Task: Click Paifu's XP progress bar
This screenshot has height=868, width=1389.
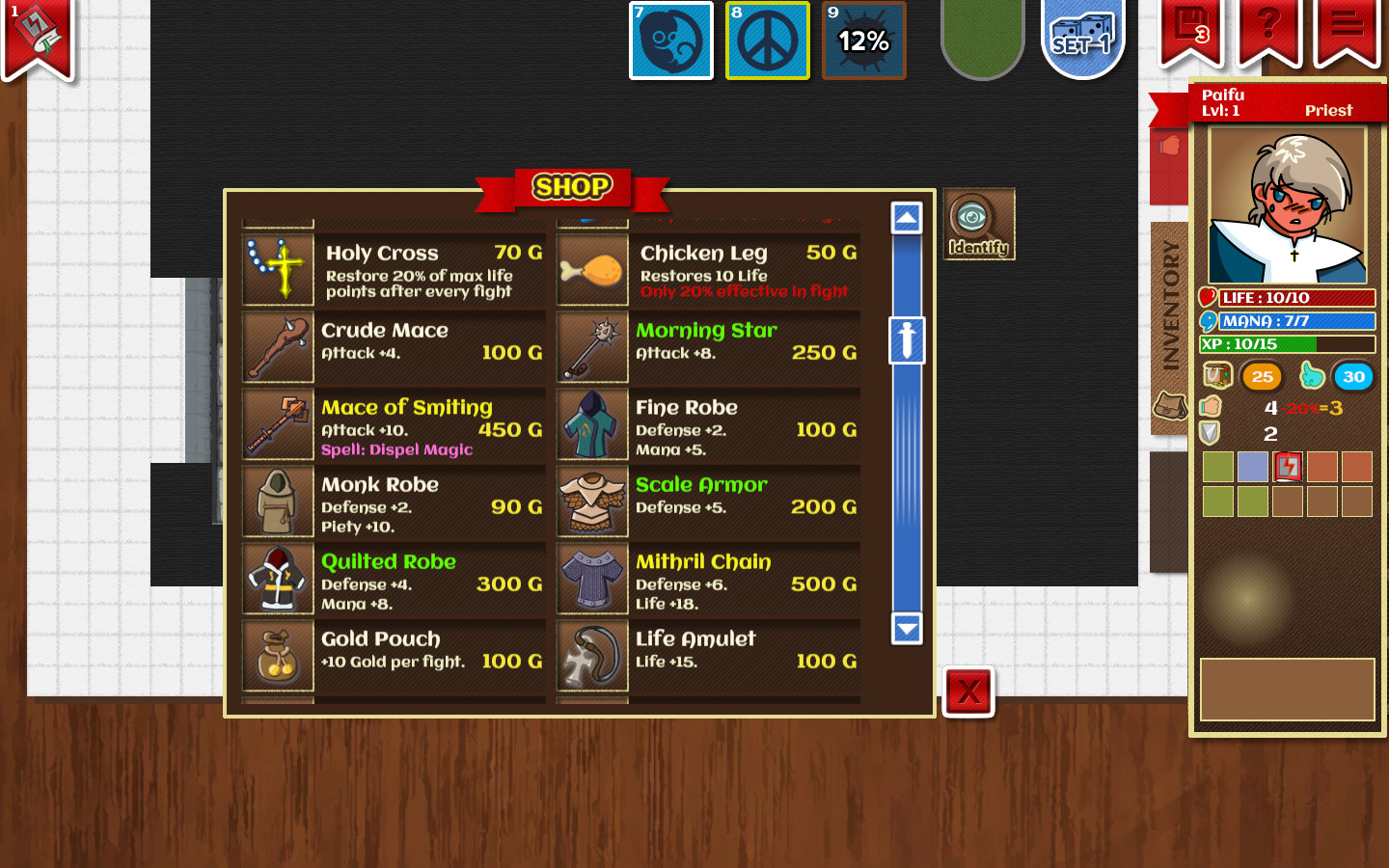Action: [x=1287, y=344]
